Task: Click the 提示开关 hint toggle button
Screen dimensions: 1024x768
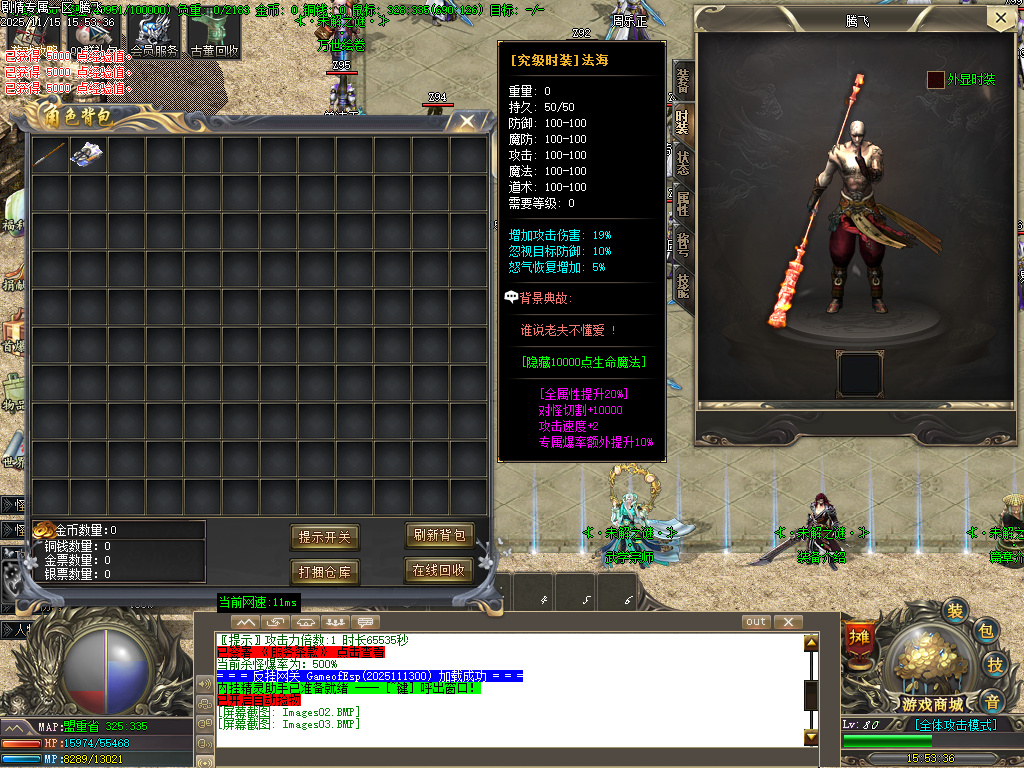Action: pos(325,537)
